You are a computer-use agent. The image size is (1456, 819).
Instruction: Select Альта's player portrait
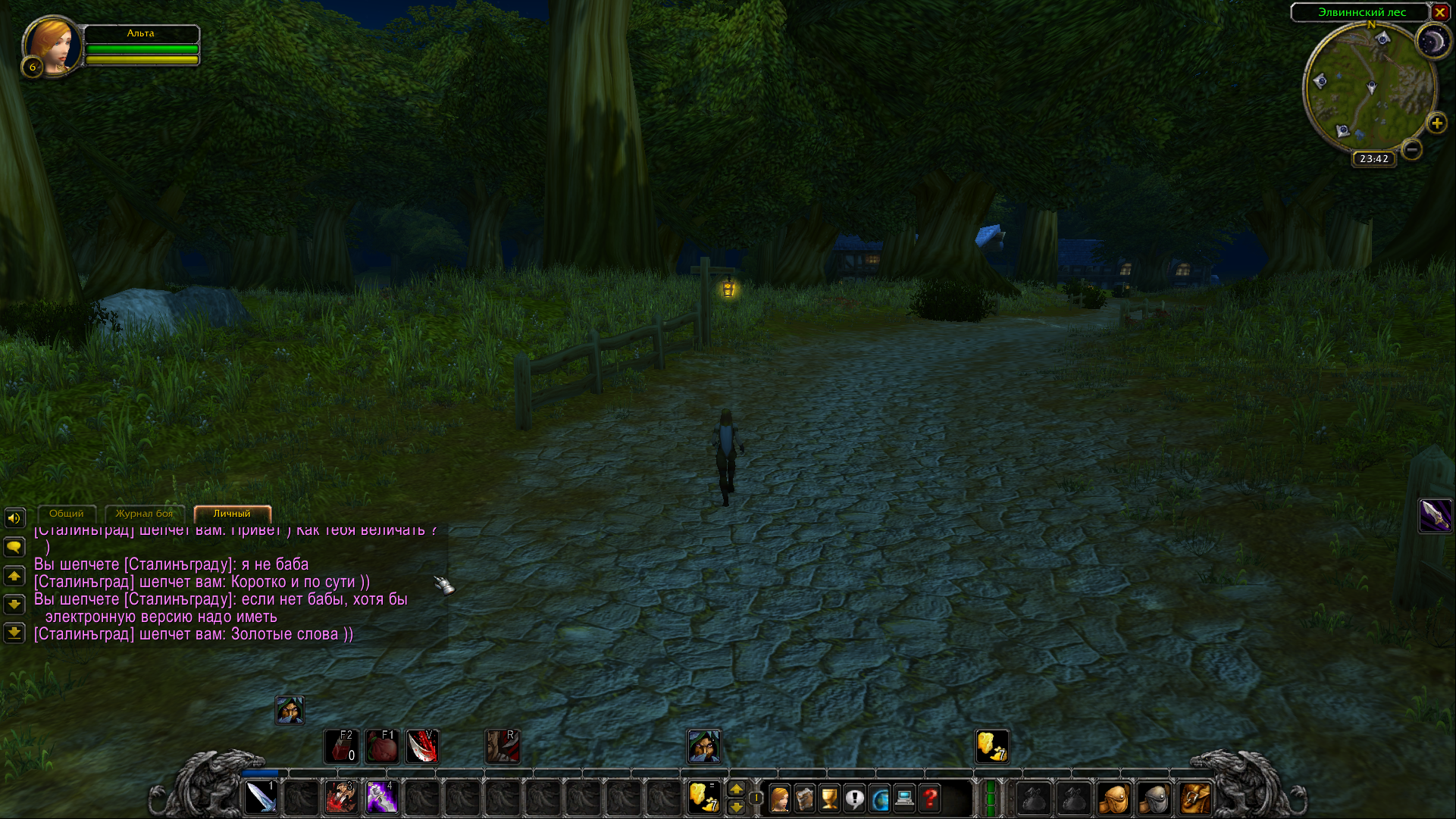coord(52,47)
